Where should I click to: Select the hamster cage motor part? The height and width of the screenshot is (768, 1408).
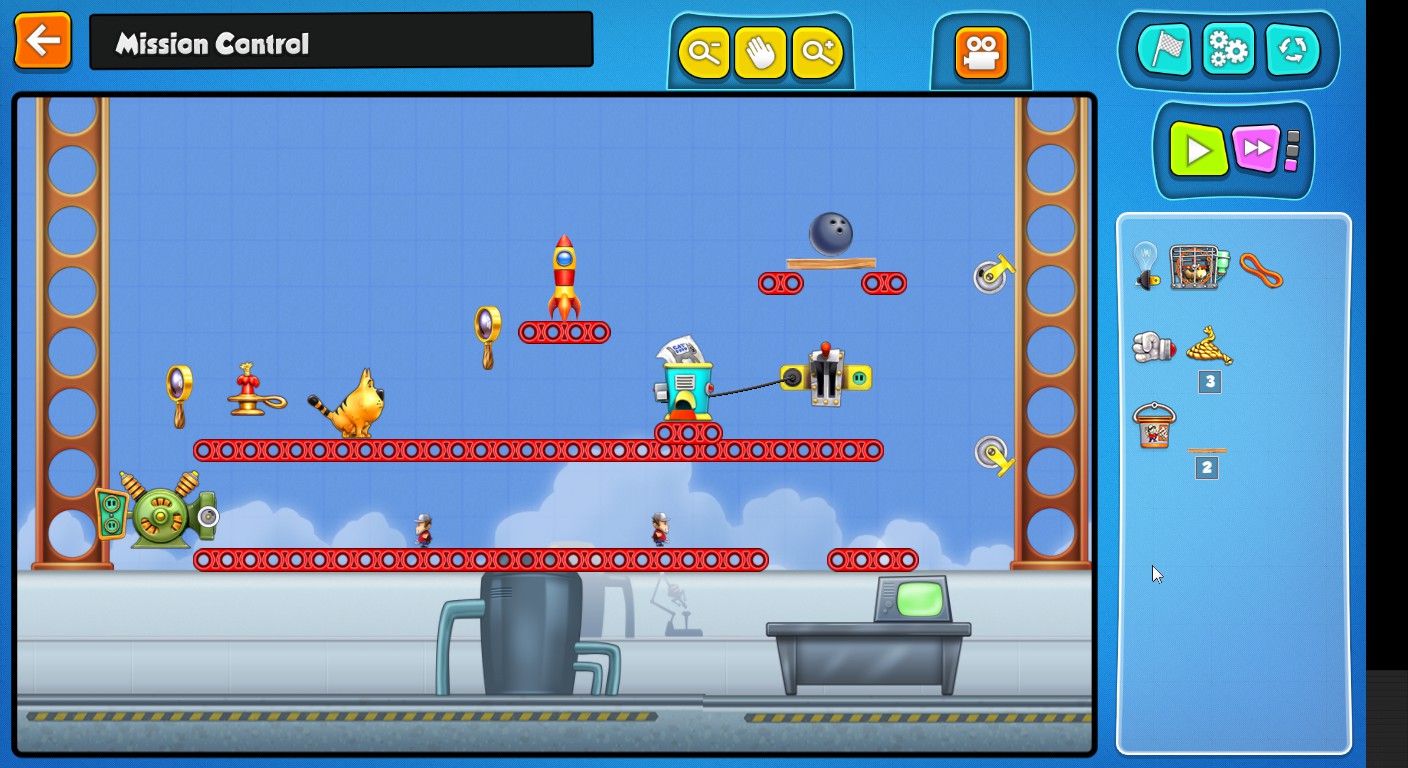tap(1198, 267)
